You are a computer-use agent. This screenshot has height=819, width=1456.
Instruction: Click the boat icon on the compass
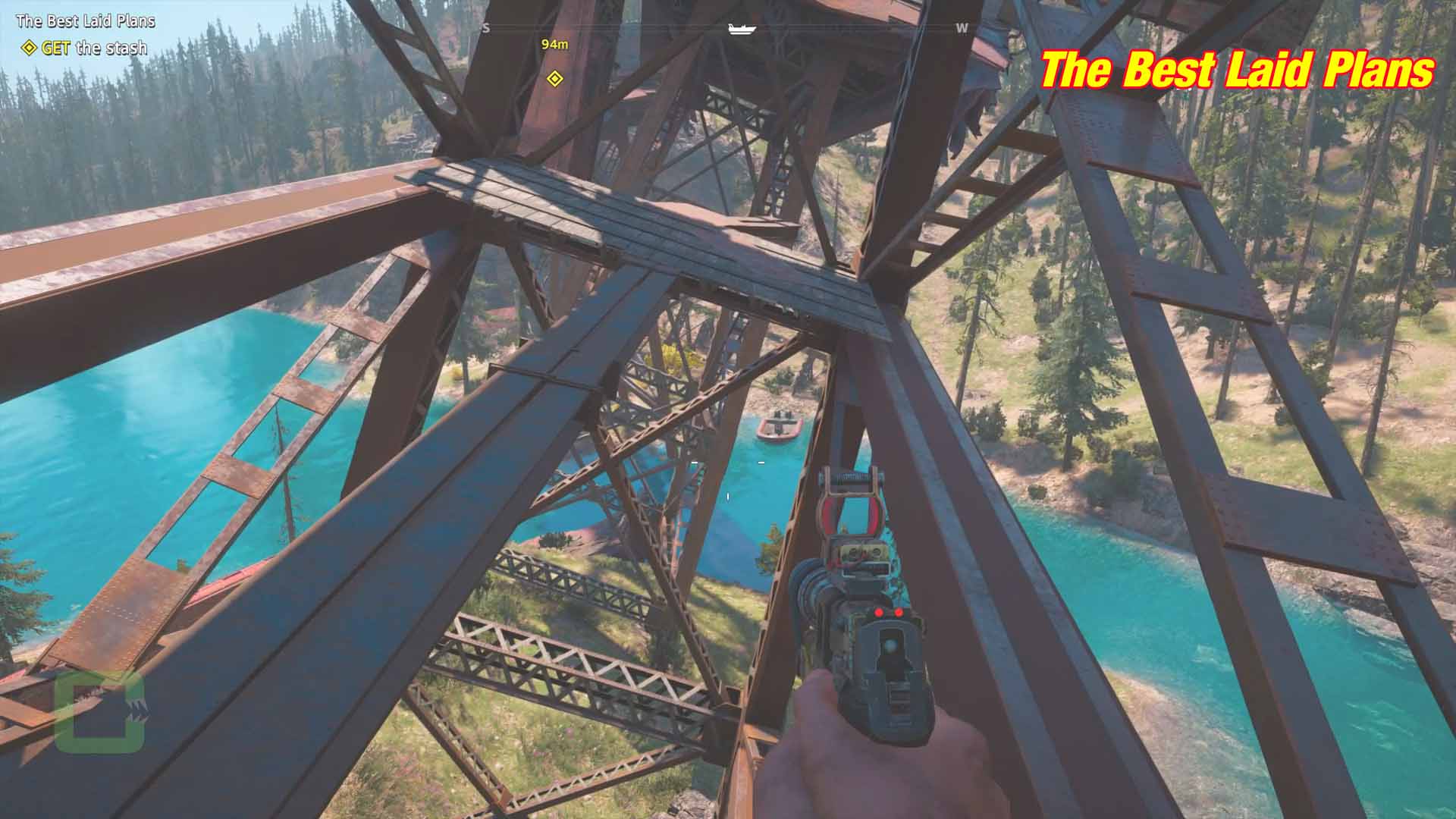click(742, 29)
